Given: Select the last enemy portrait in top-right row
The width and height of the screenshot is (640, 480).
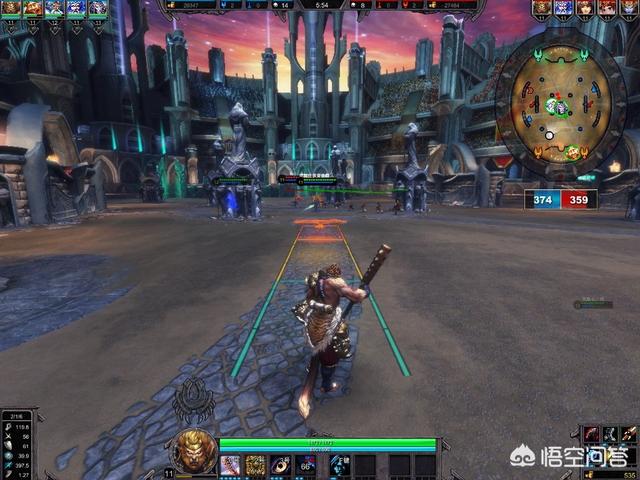Looking at the screenshot, I should pyautogui.click(x=629, y=8).
